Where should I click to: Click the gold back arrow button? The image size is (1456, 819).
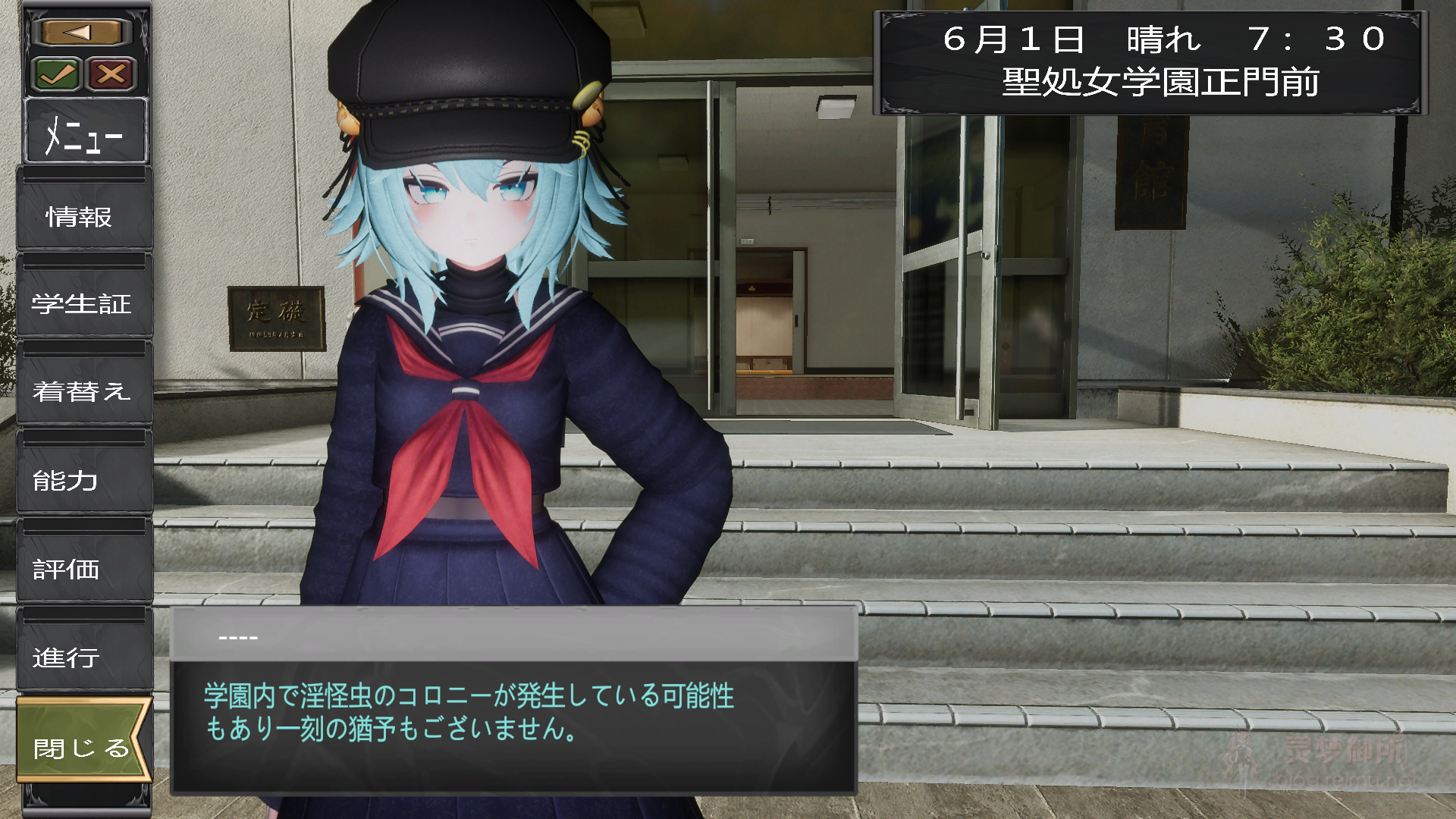click(83, 32)
